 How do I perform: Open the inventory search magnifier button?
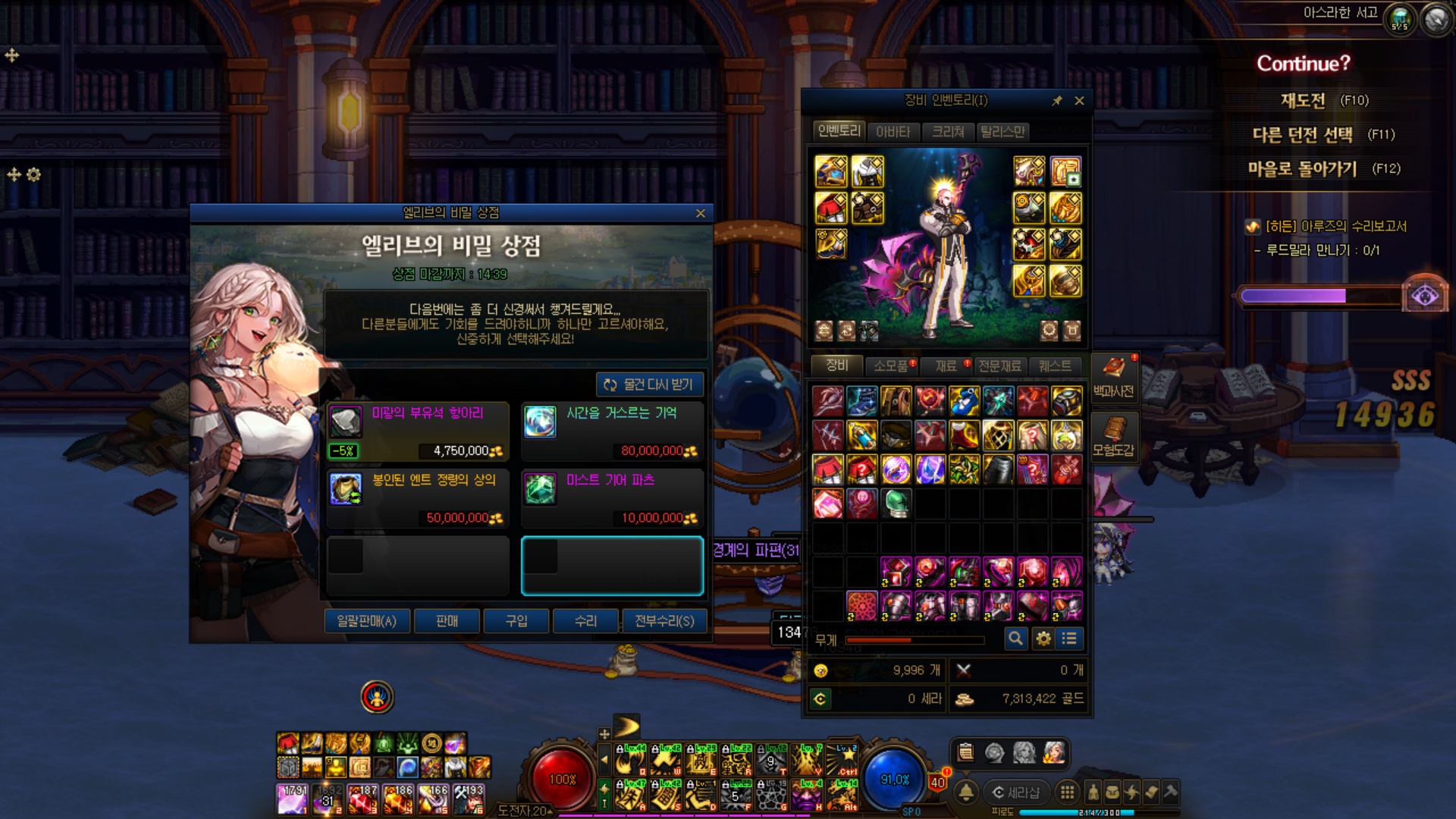point(1015,639)
